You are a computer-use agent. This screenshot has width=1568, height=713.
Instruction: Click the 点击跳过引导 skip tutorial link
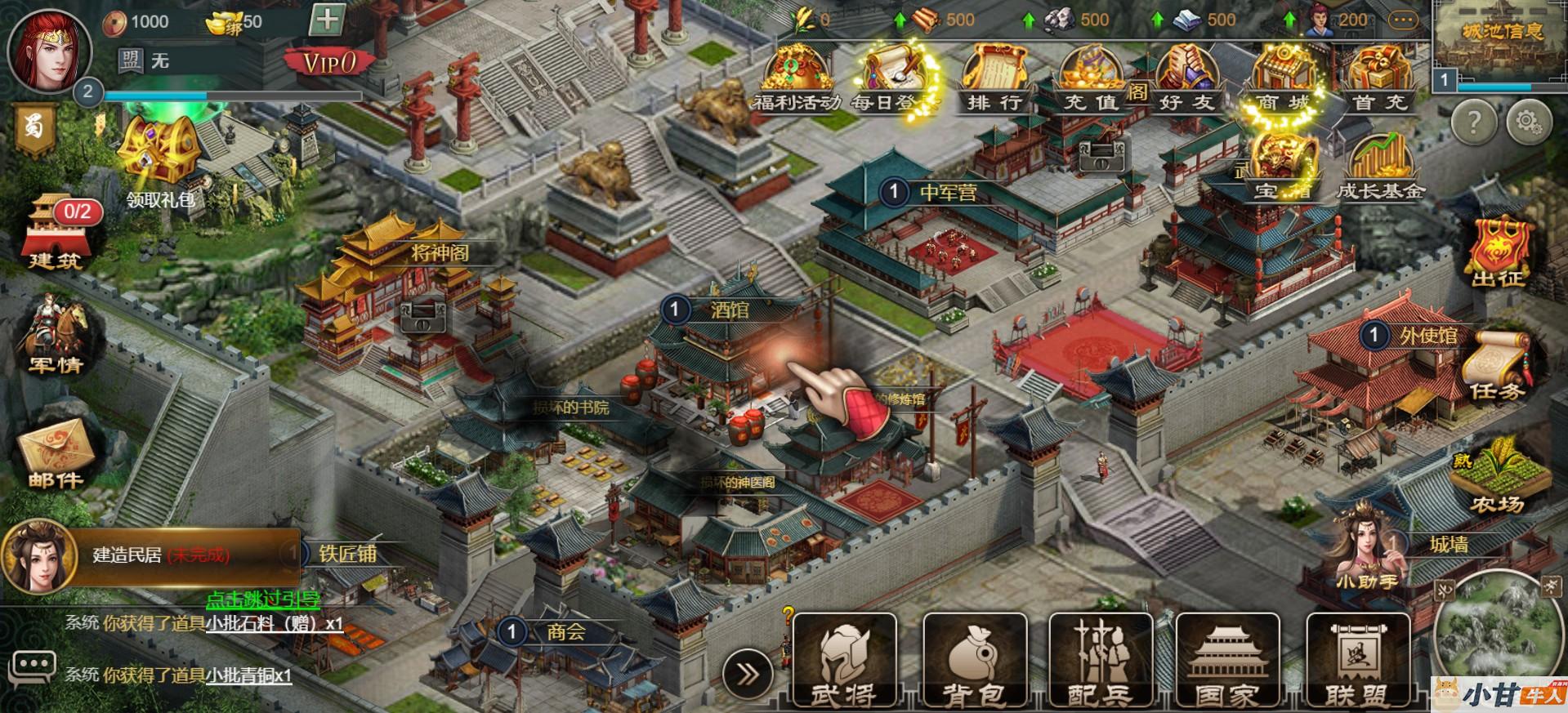point(263,600)
